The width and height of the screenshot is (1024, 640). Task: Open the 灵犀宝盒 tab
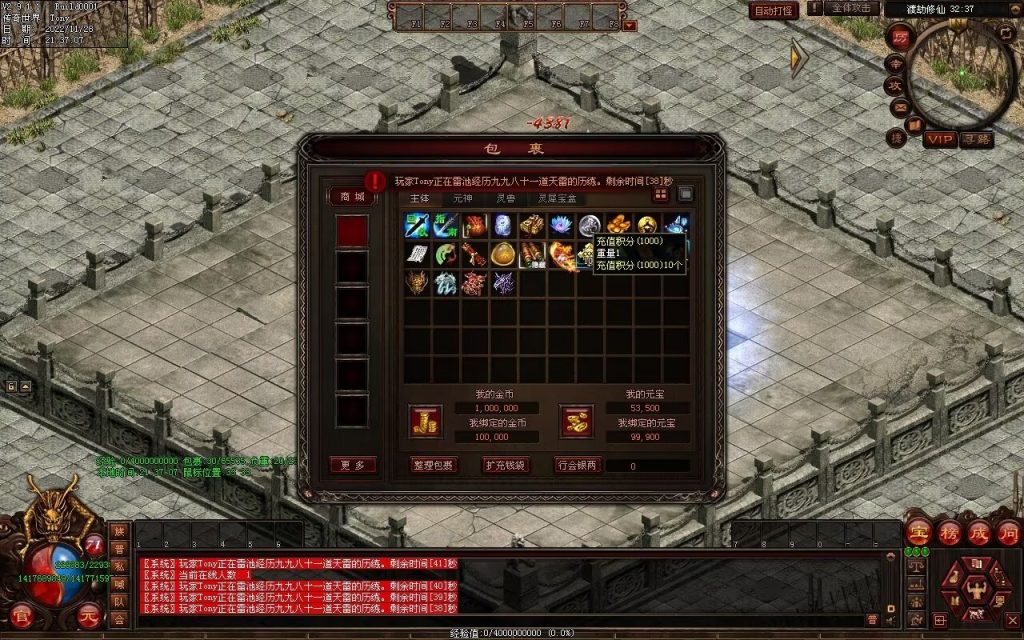(557, 198)
